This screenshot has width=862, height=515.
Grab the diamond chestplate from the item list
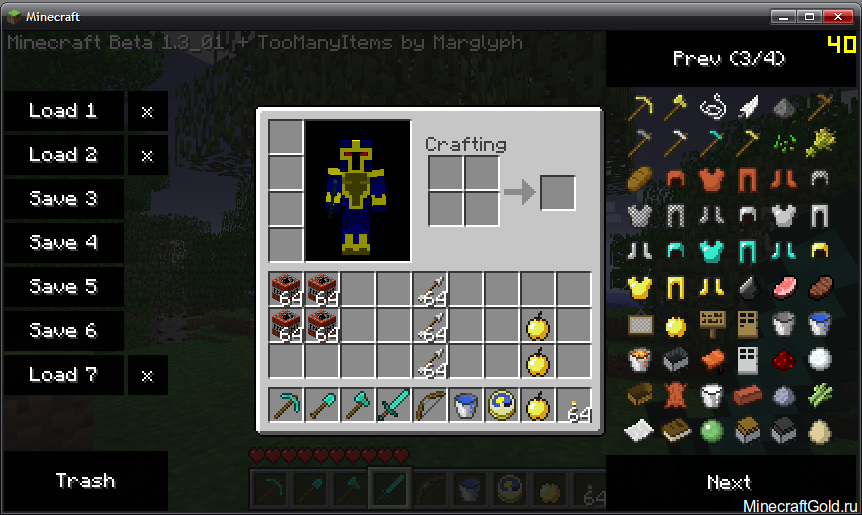712,251
